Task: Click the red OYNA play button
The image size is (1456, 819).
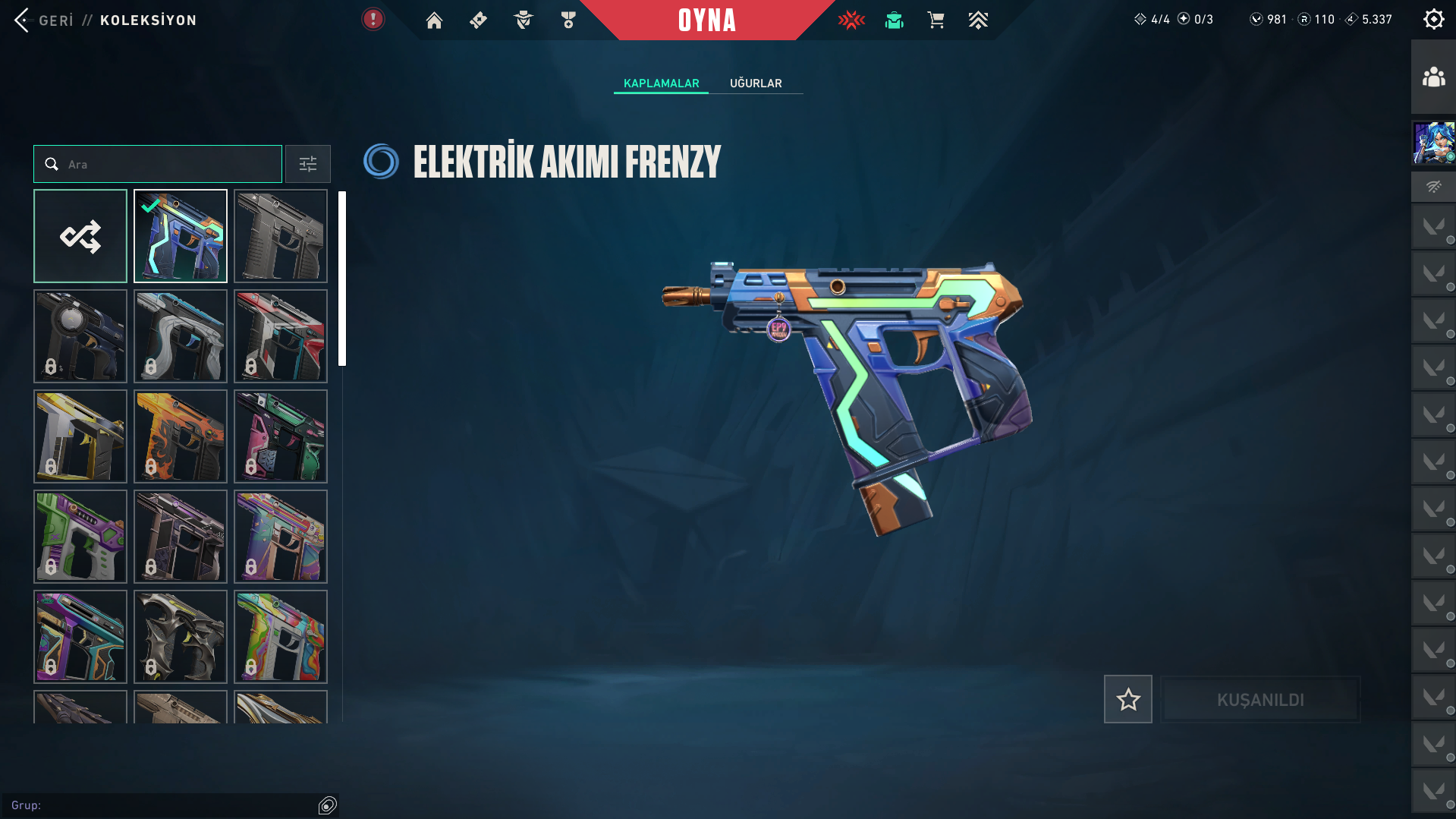Action: click(x=706, y=20)
